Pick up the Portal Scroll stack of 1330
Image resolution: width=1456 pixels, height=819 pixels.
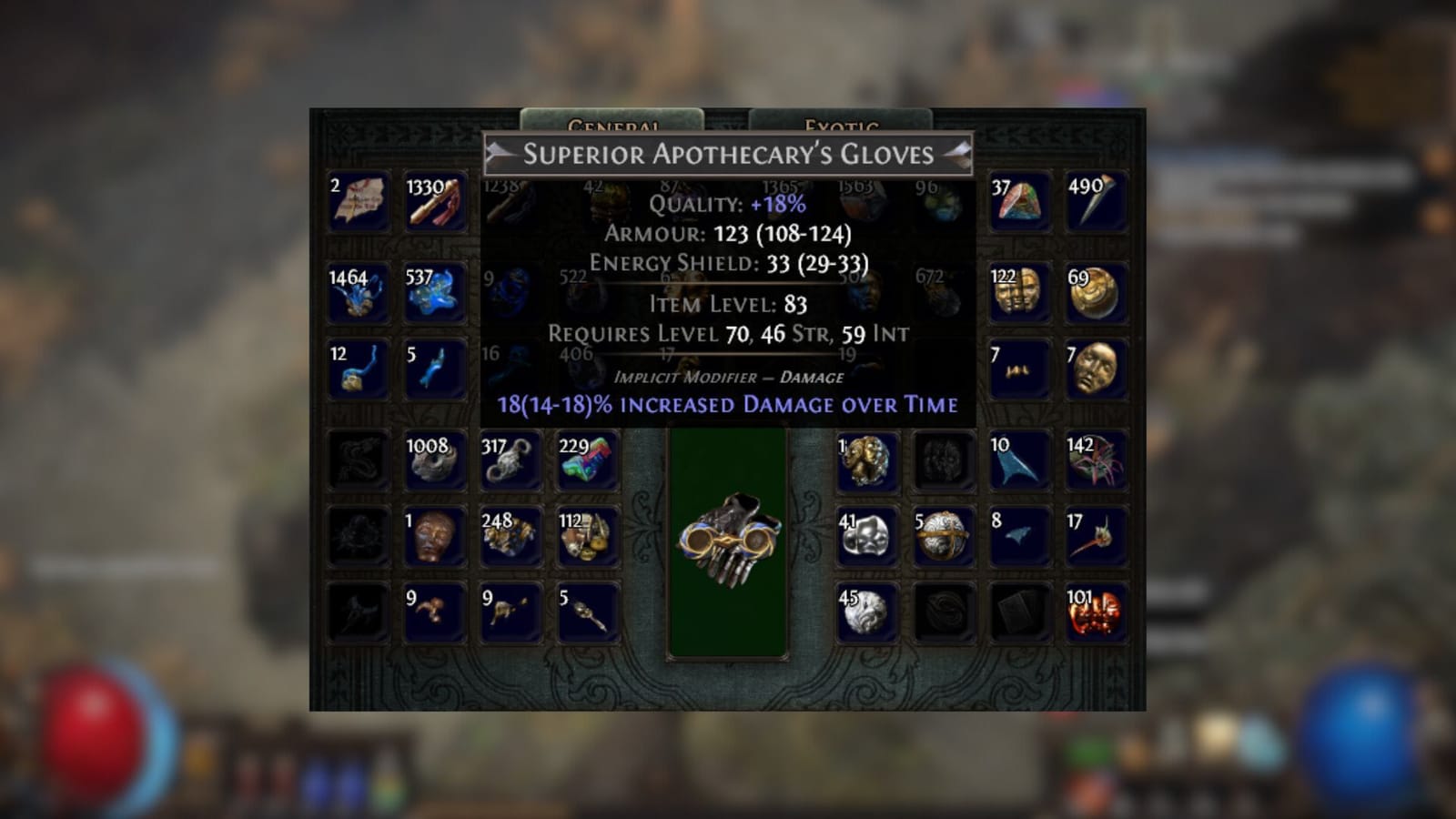tap(435, 200)
